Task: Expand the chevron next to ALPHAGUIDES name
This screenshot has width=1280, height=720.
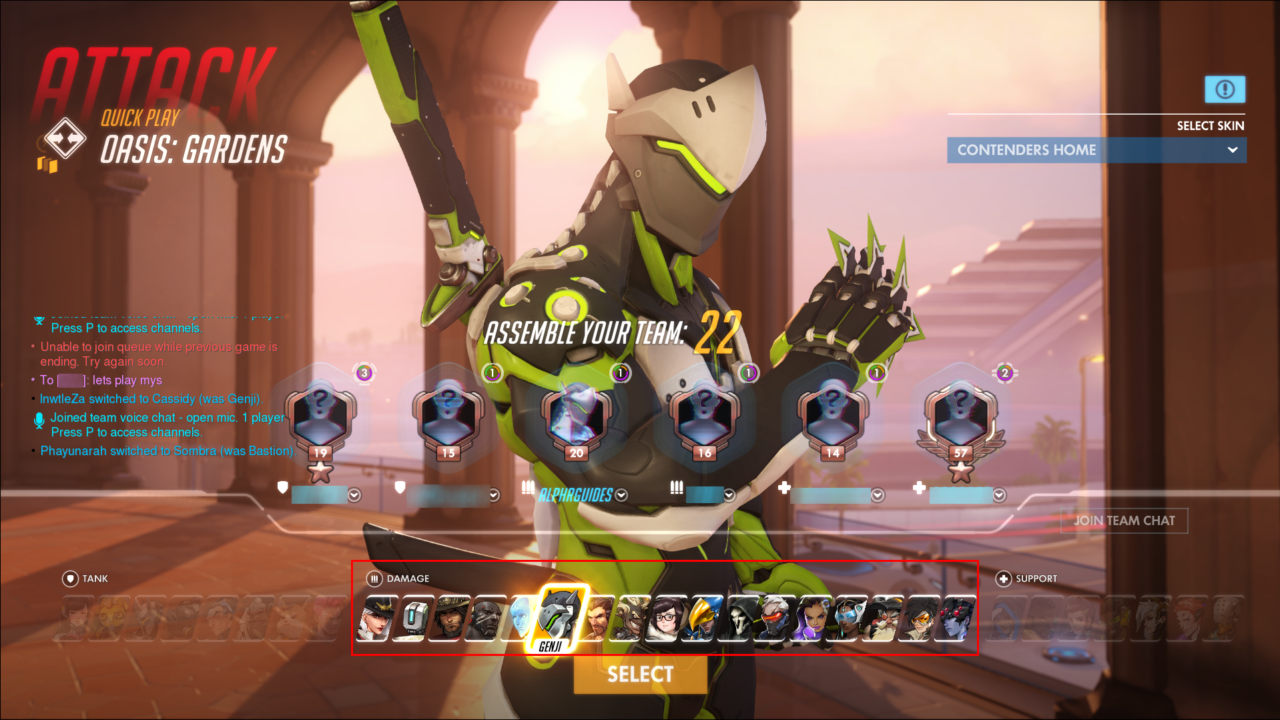Action: pyautogui.click(x=620, y=493)
